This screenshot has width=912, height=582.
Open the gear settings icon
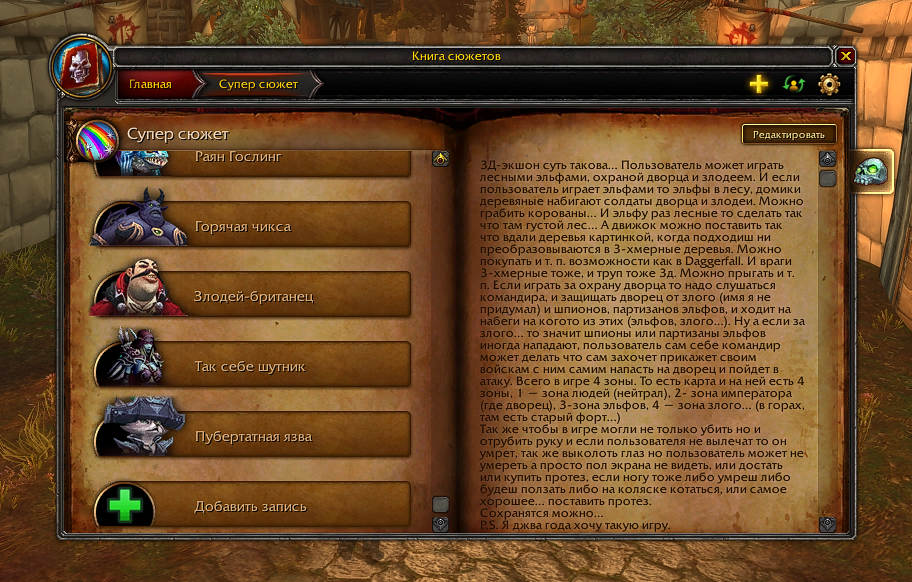tap(829, 85)
